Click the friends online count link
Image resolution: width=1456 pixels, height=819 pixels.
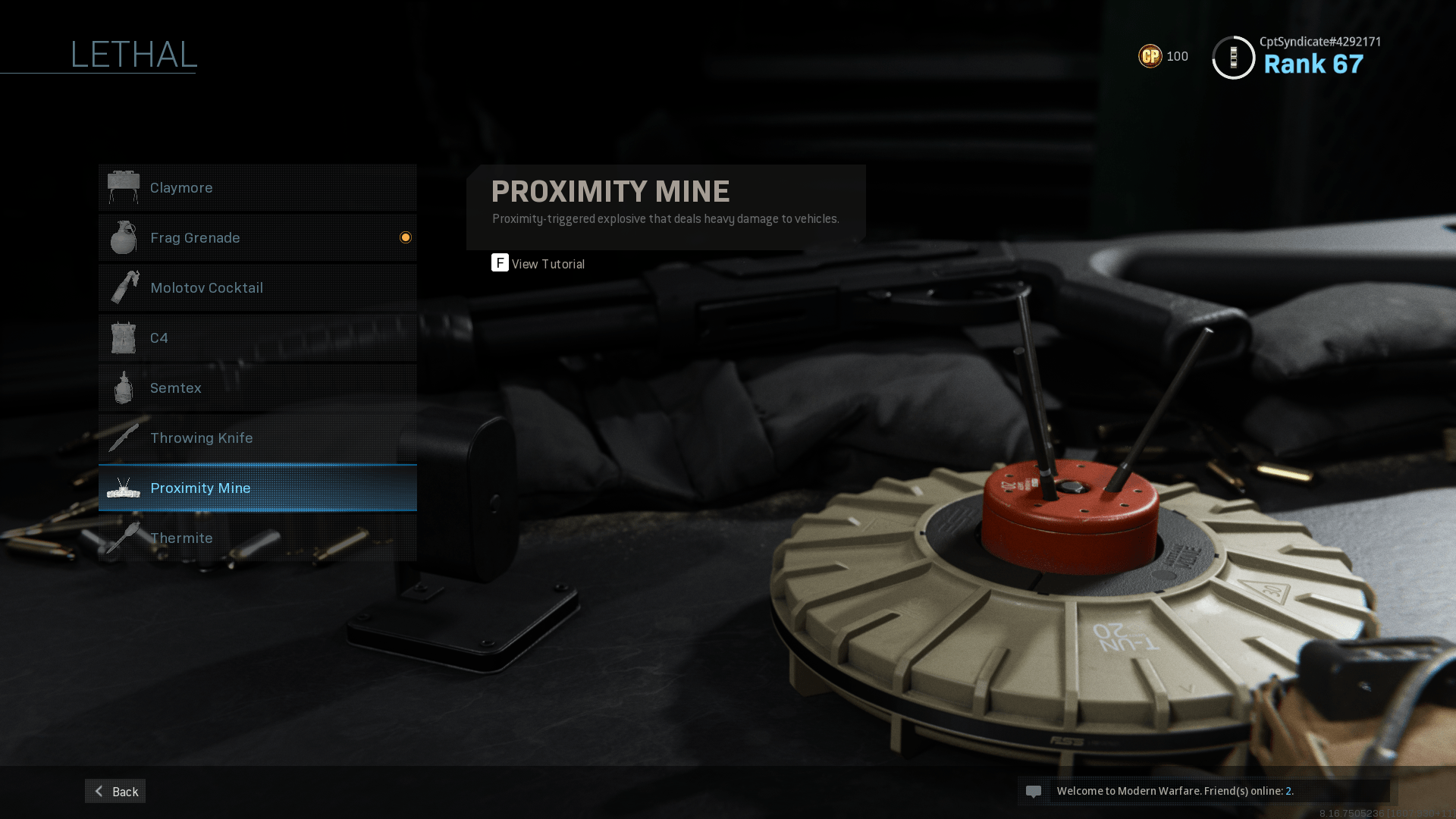[x=1288, y=791]
